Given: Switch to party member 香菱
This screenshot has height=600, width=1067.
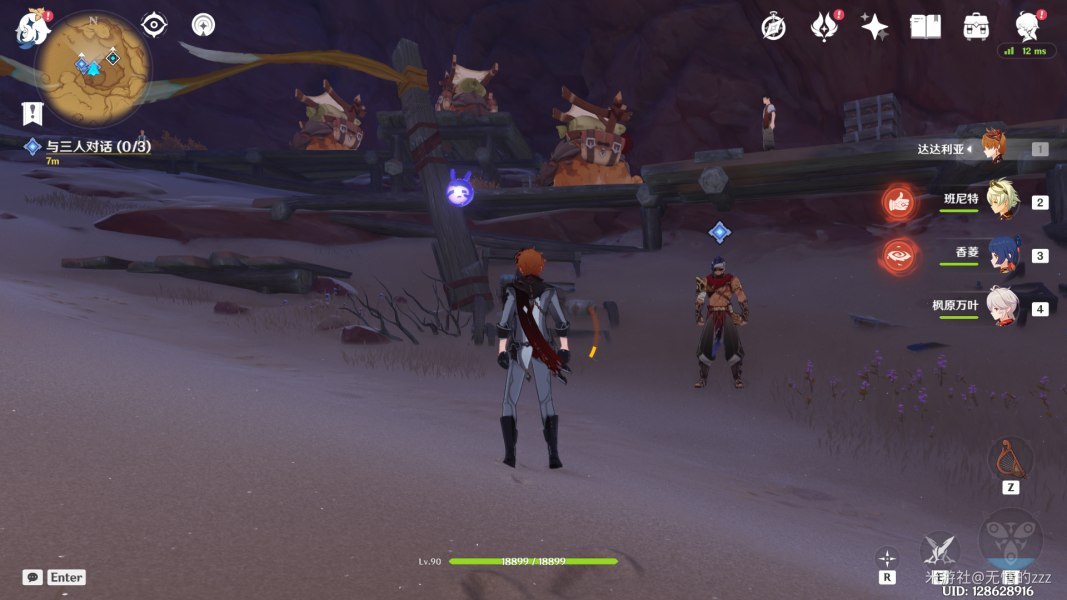Looking at the screenshot, I should tap(1003, 254).
